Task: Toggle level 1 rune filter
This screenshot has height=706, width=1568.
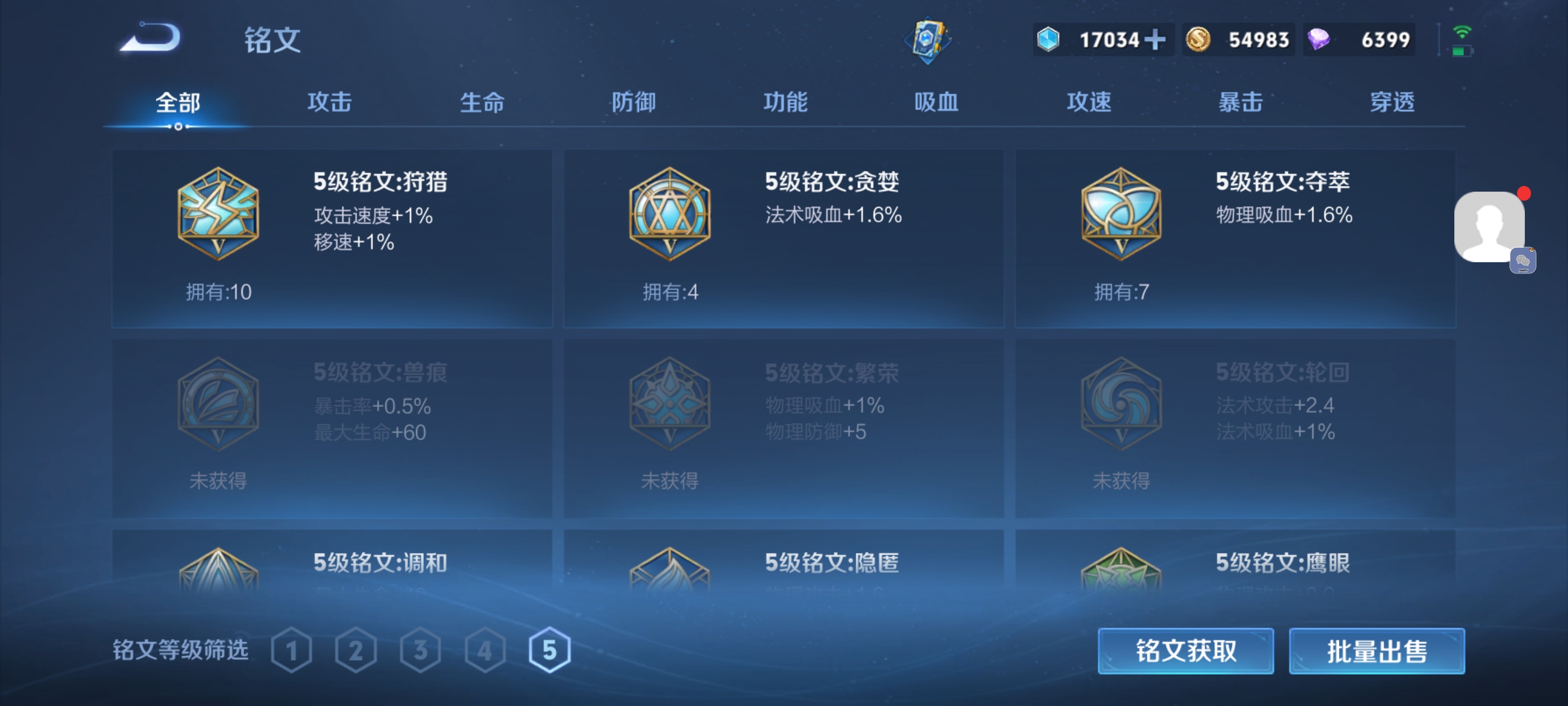Action: pos(292,650)
